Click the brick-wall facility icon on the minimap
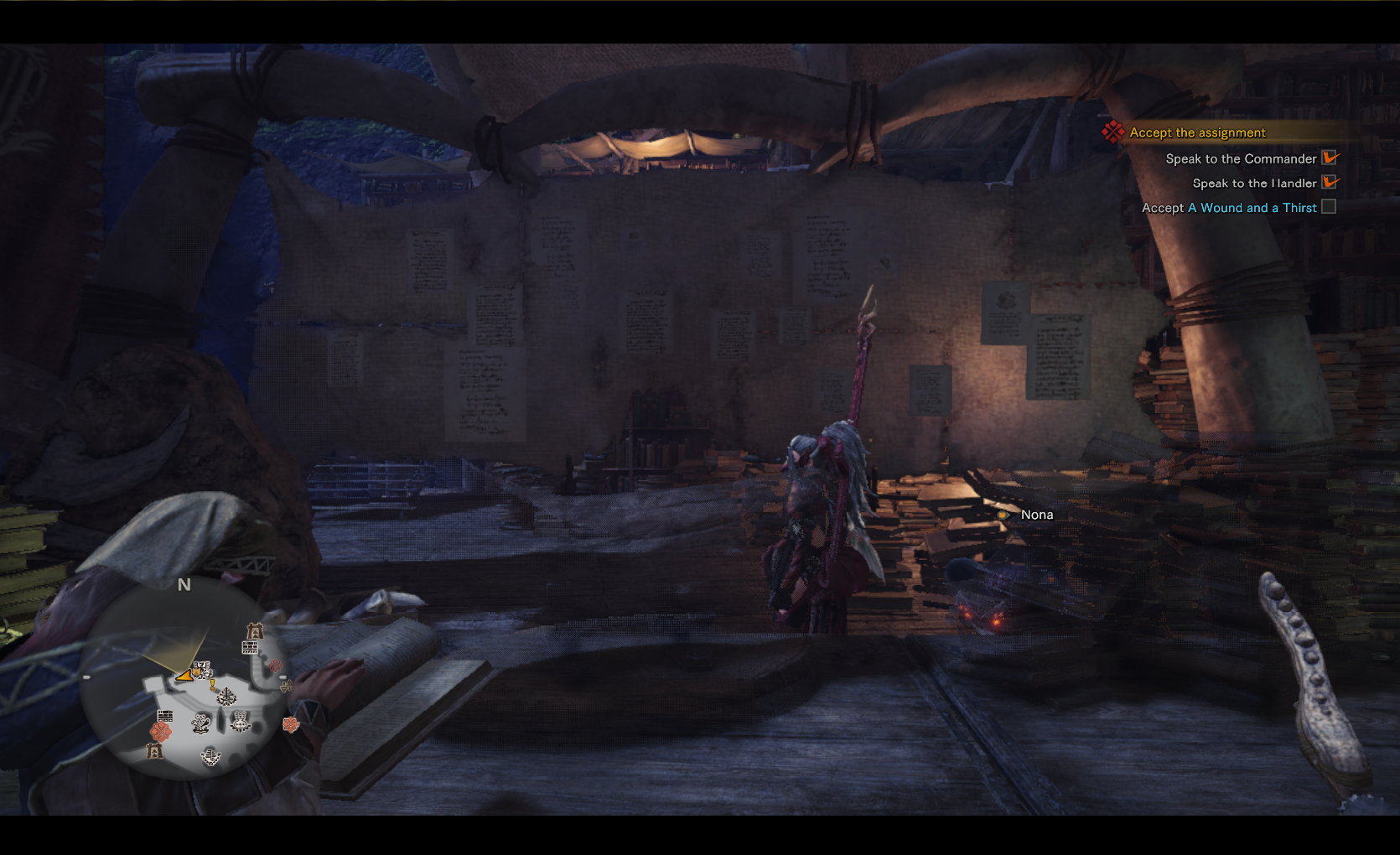The image size is (1400, 855). click(249, 649)
